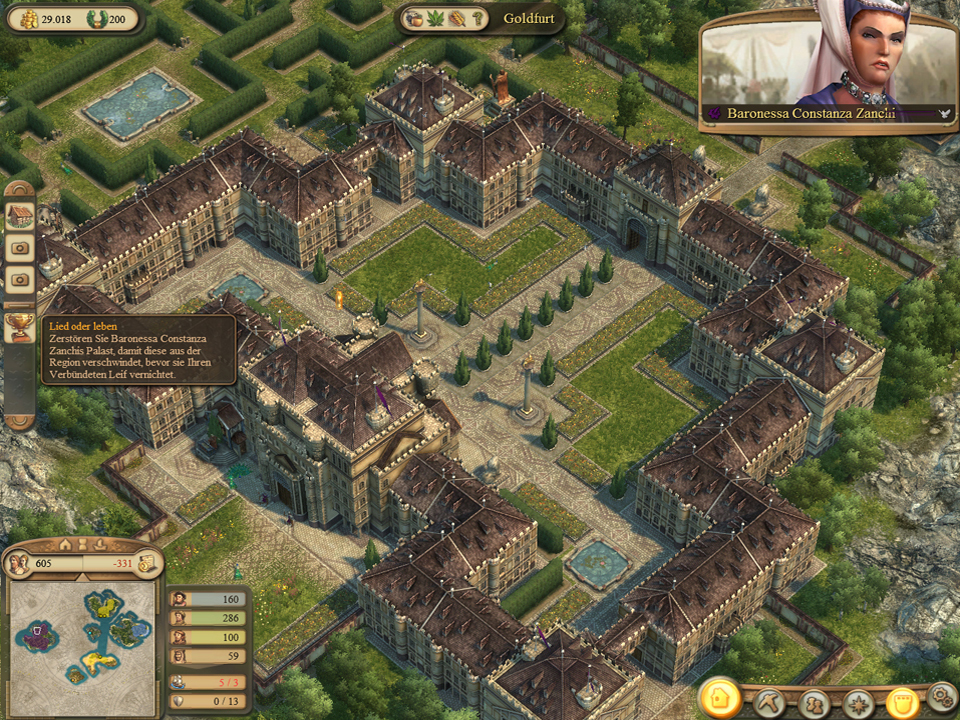Open game options via the gears icon

pos(941,695)
